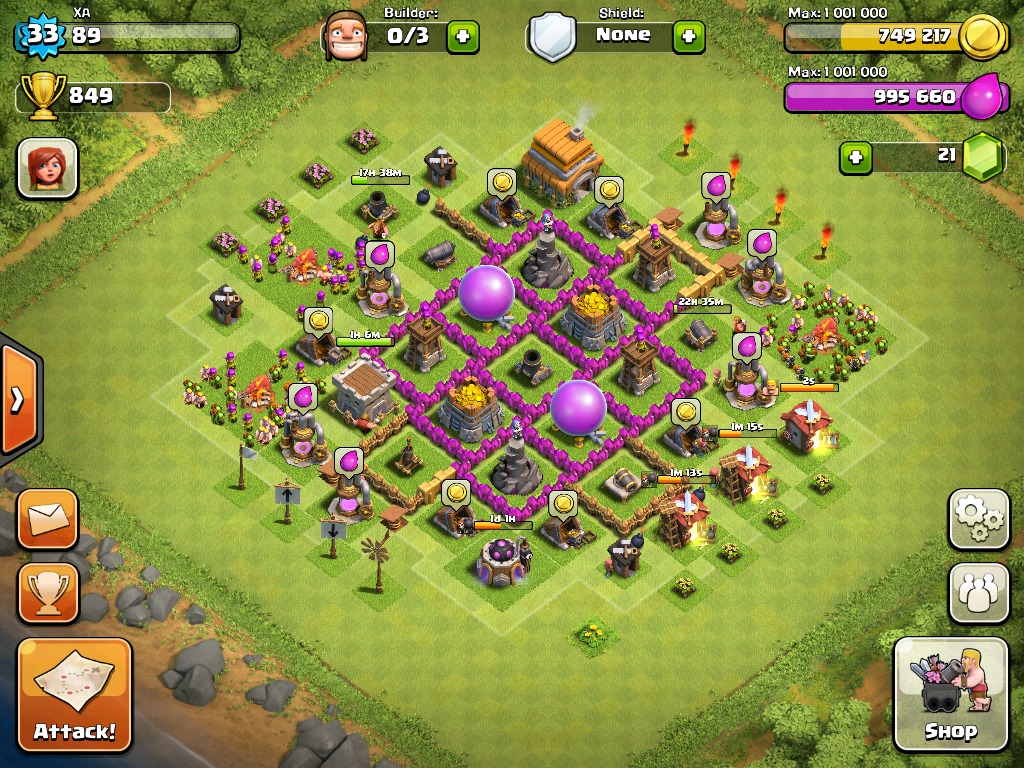Open the trophy leaderboard button
Viewport: 1024px width, 768px height.
[47, 593]
